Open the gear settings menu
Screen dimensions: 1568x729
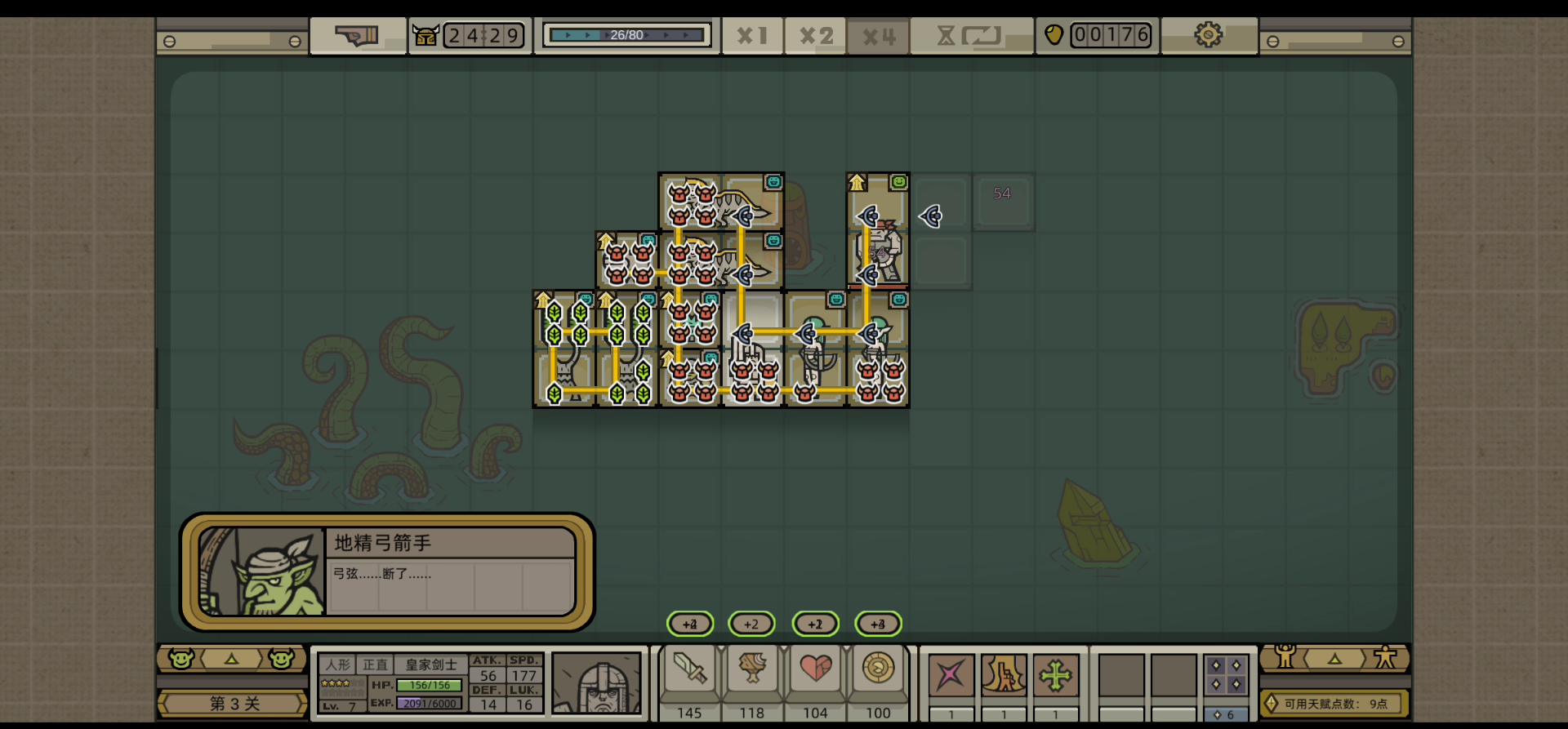pyautogui.click(x=1208, y=35)
